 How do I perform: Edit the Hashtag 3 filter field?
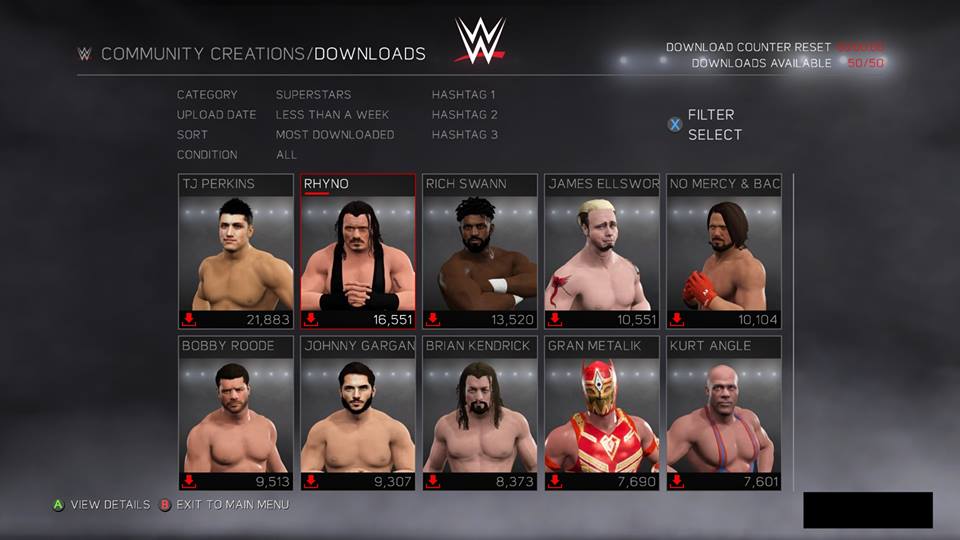(464, 135)
